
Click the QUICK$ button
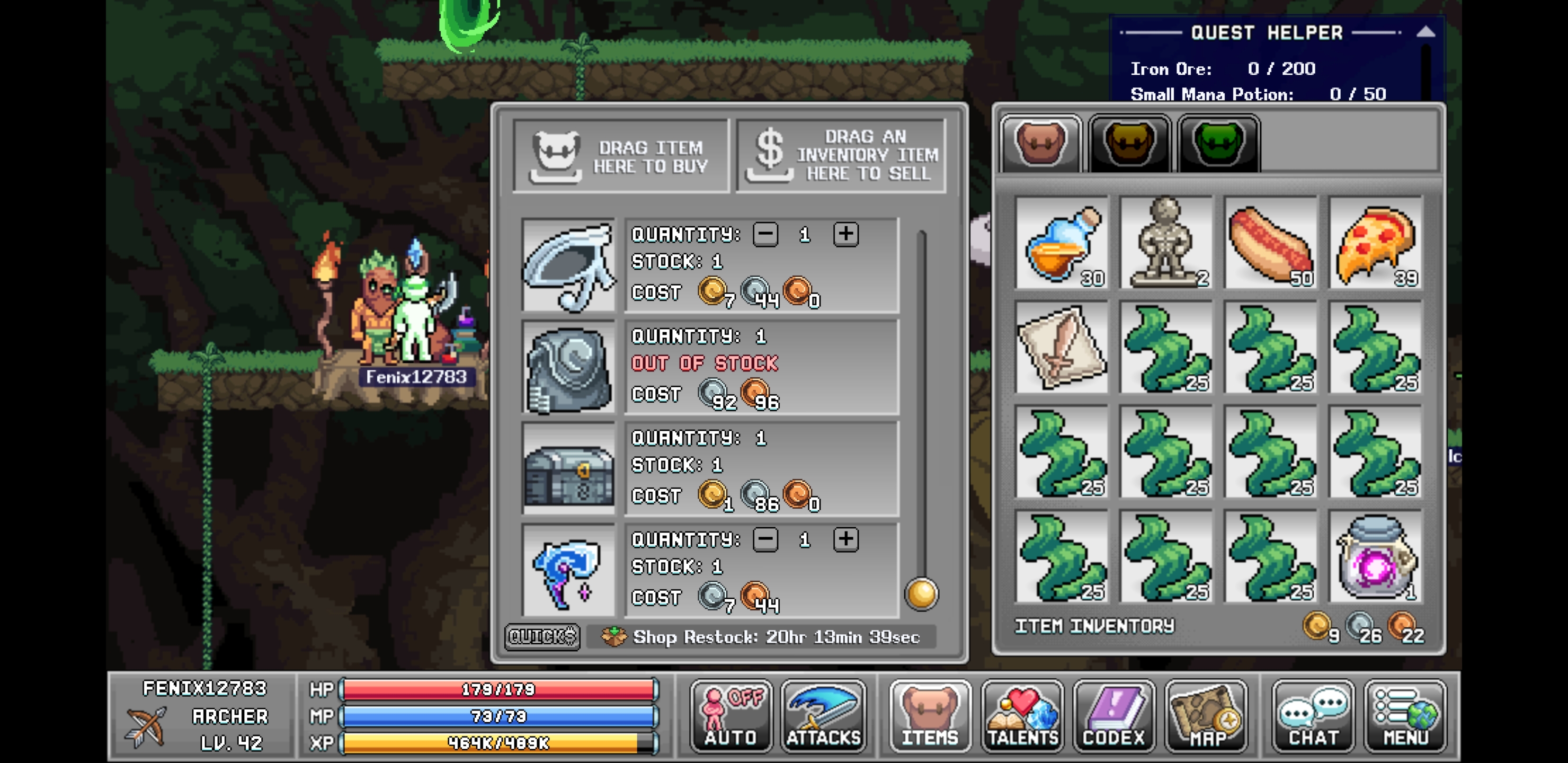pyautogui.click(x=541, y=637)
